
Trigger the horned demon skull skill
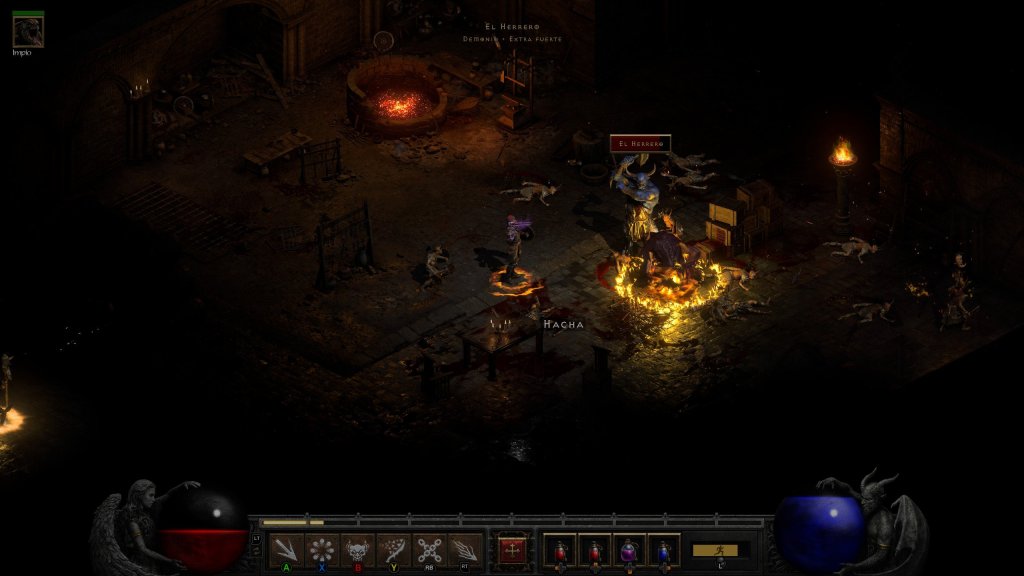[x=358, y=550]
